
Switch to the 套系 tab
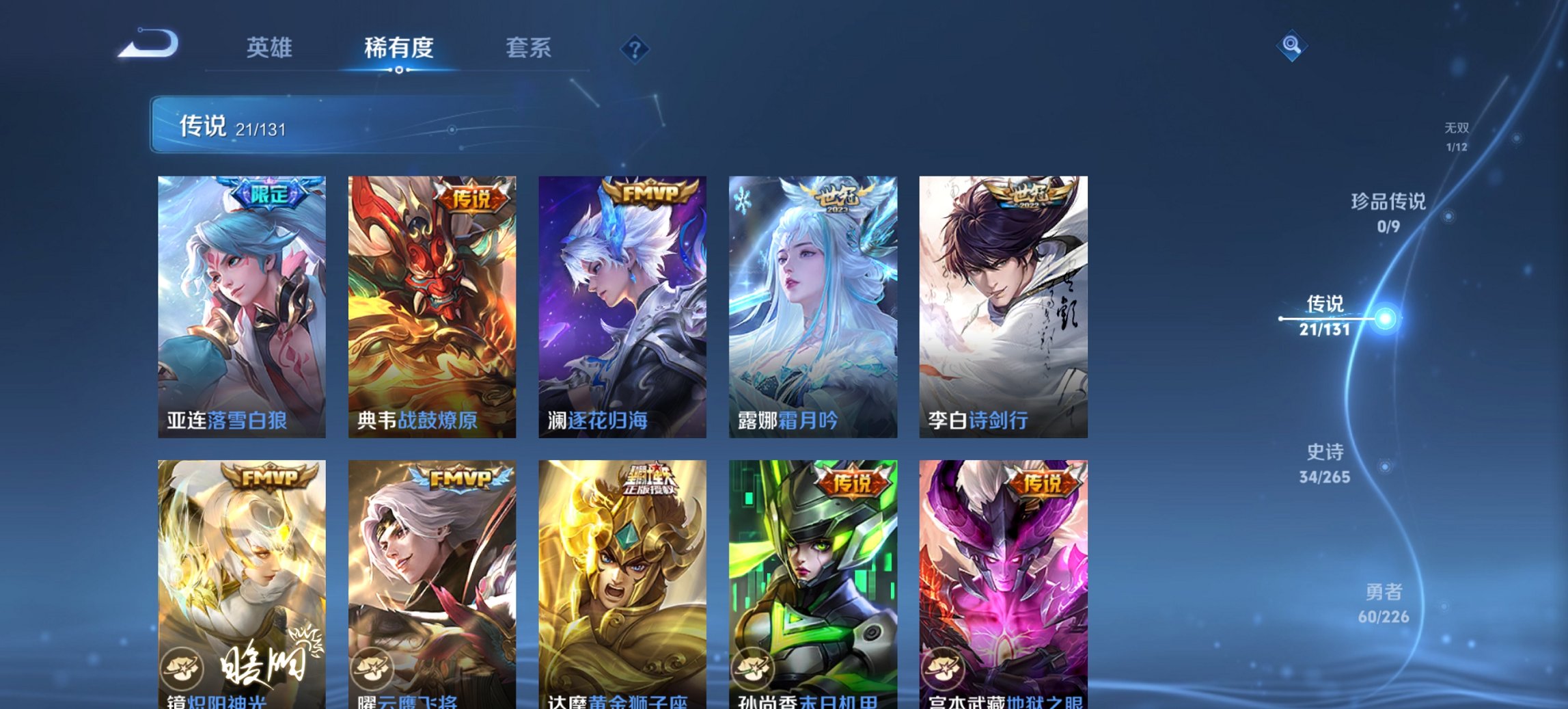coord(529,48)
